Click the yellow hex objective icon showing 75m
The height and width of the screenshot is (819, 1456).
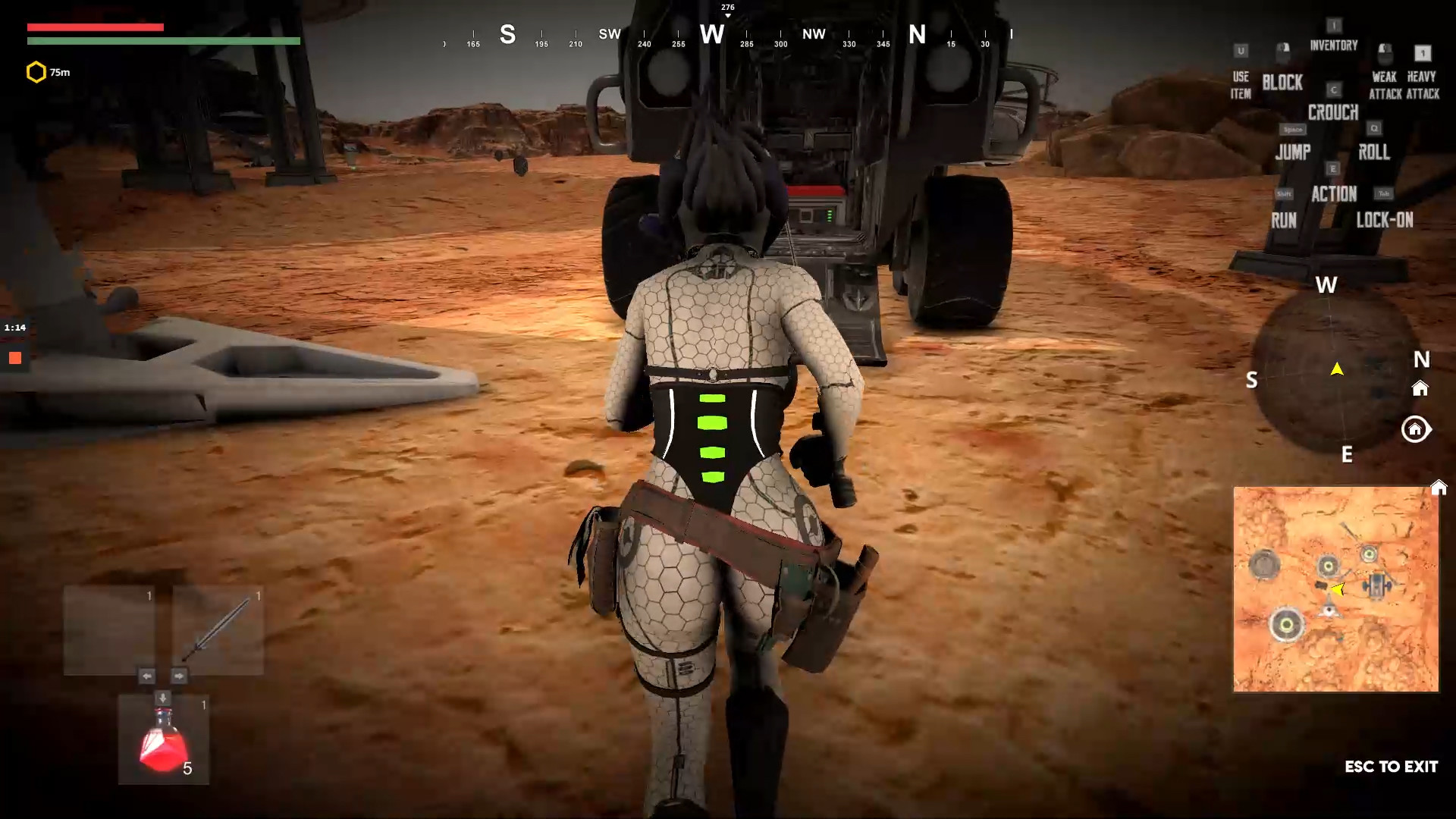click(35, 72)
